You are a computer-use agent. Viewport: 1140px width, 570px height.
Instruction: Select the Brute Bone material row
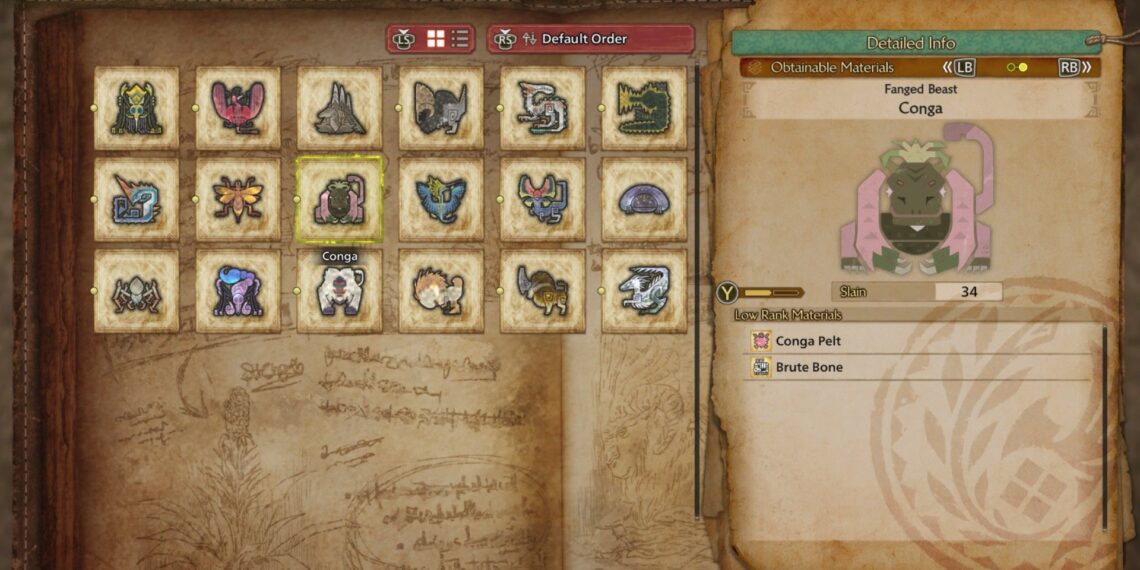pos(920,367)
